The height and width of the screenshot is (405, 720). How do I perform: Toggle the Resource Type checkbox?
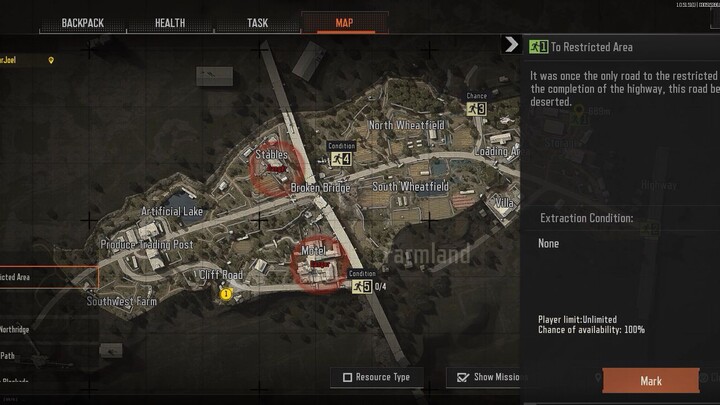[347, 377]
